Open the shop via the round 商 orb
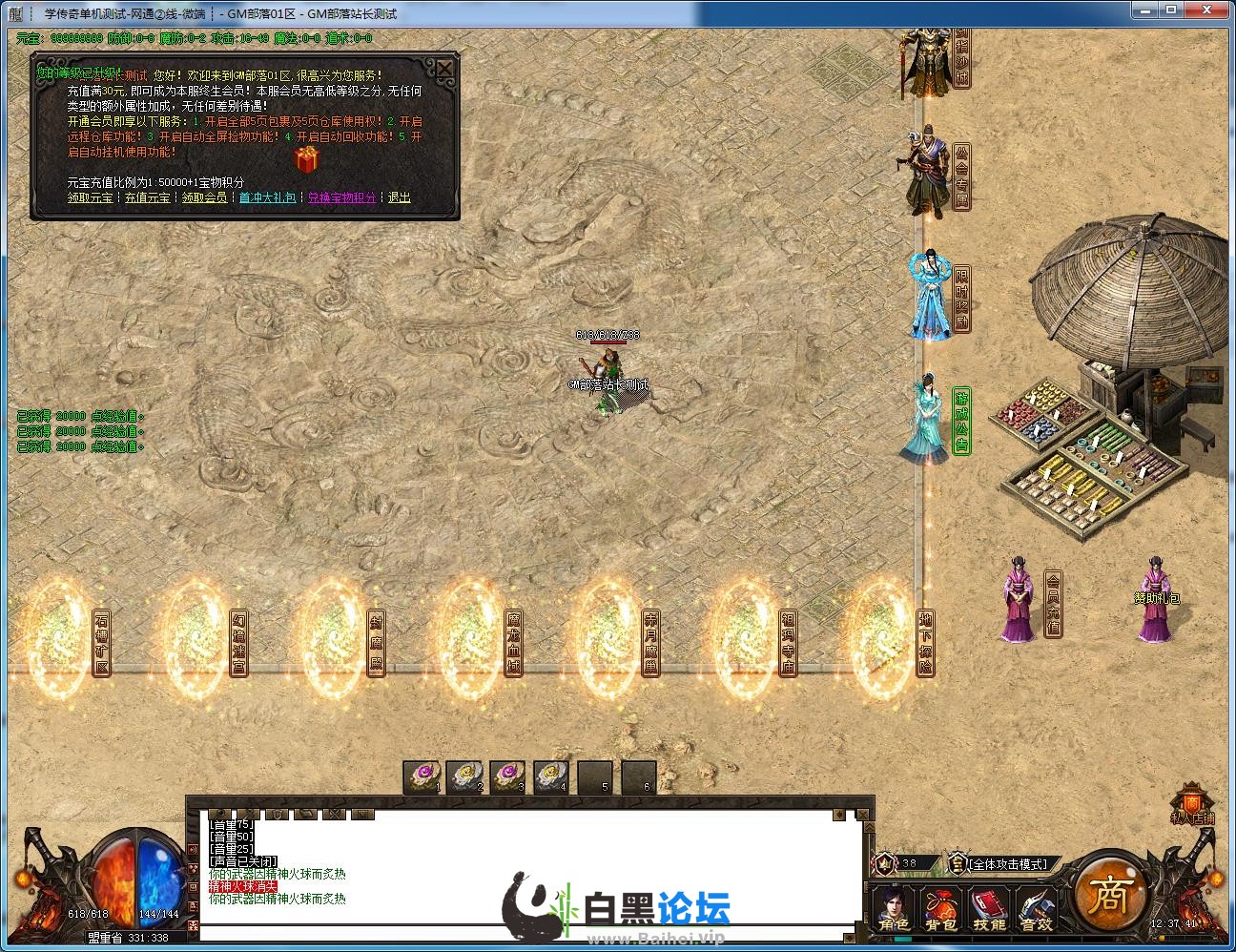1236x952 pixels. coord(1109,893)
